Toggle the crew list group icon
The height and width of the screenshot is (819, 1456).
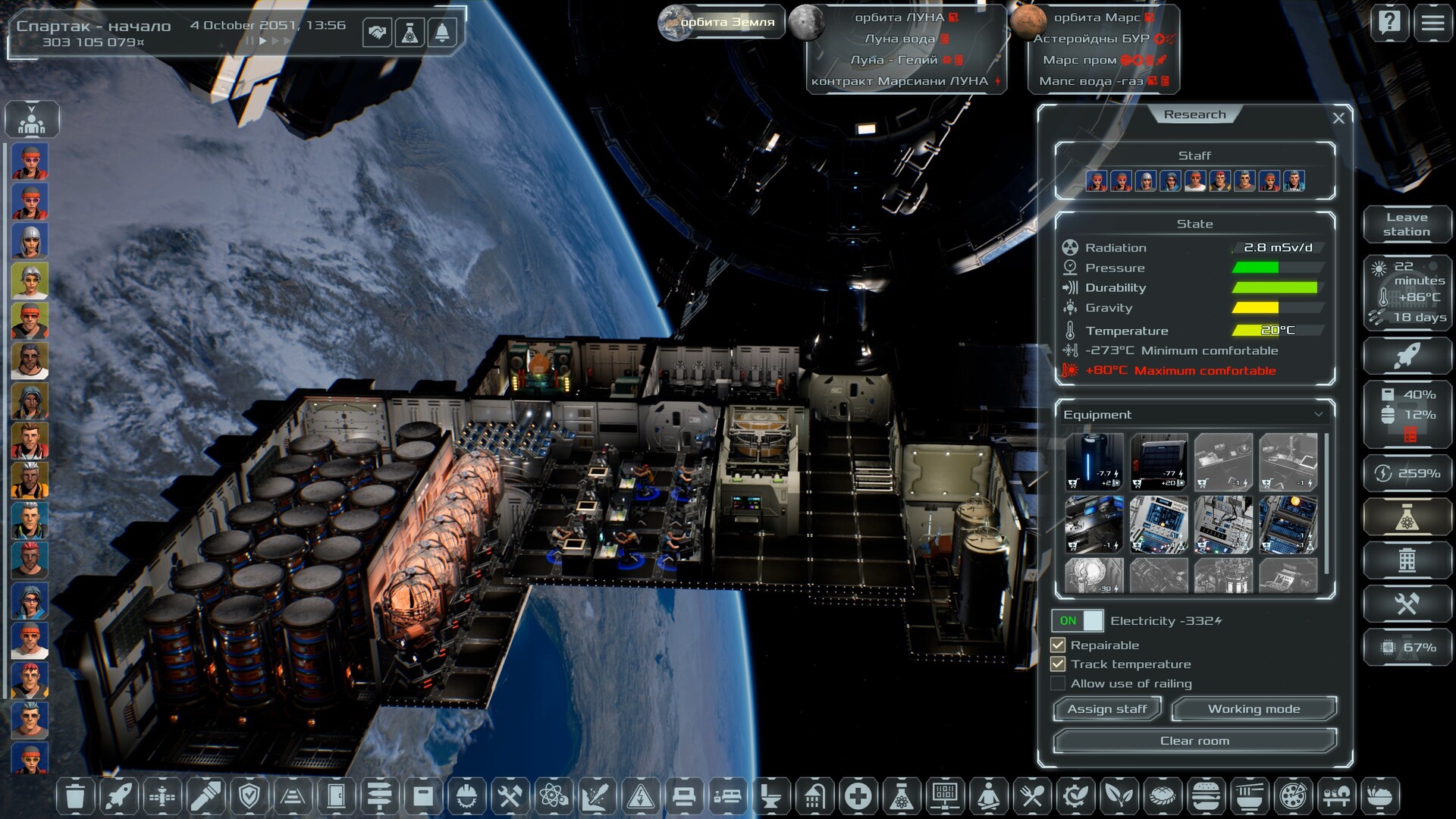click(31, 120)
